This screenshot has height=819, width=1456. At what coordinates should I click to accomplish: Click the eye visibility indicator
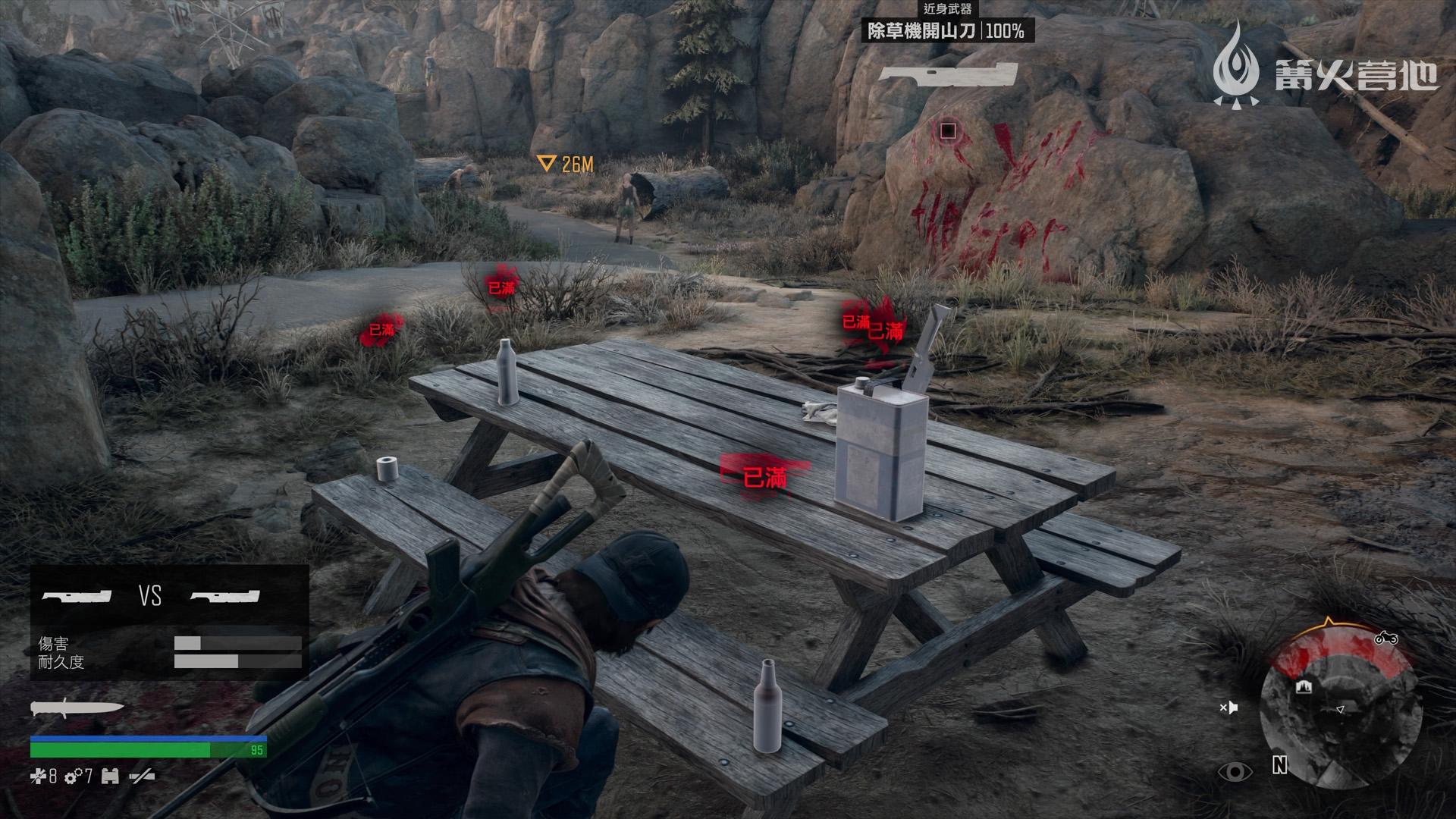(x=1235, y=772)
